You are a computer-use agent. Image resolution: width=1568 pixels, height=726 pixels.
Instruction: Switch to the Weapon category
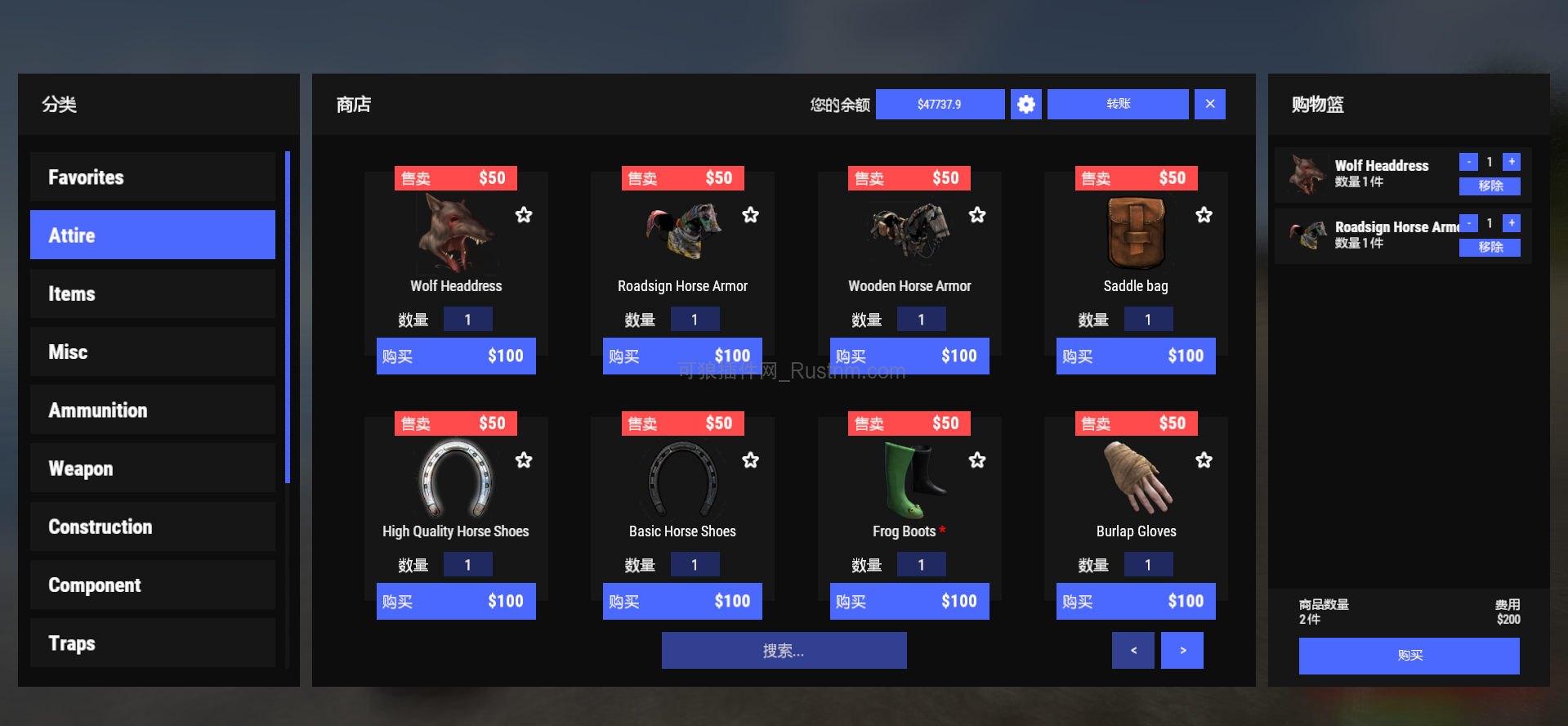152,468
